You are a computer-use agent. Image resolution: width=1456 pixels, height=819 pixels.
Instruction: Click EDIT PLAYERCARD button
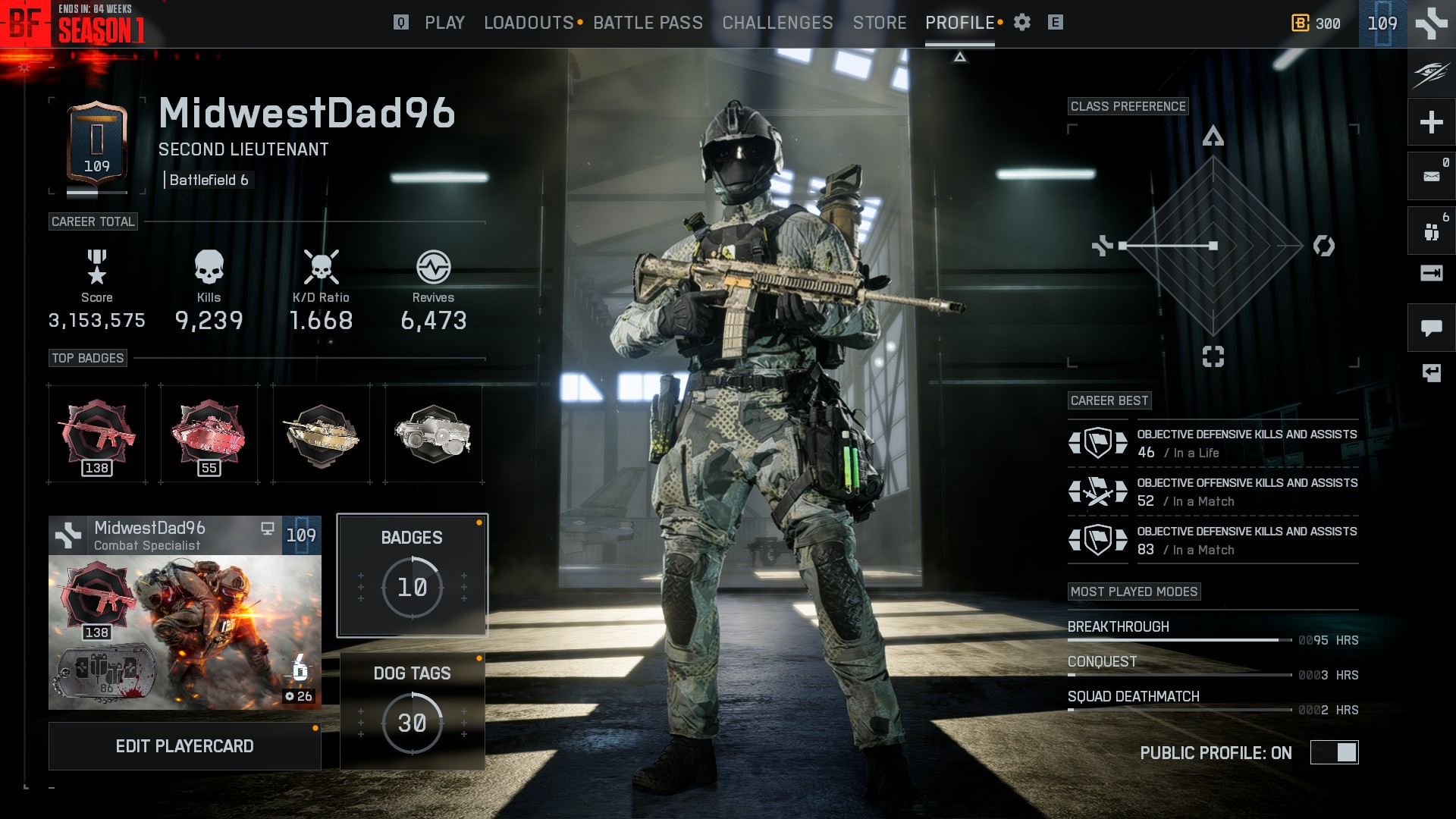click(x=184, y=746)
